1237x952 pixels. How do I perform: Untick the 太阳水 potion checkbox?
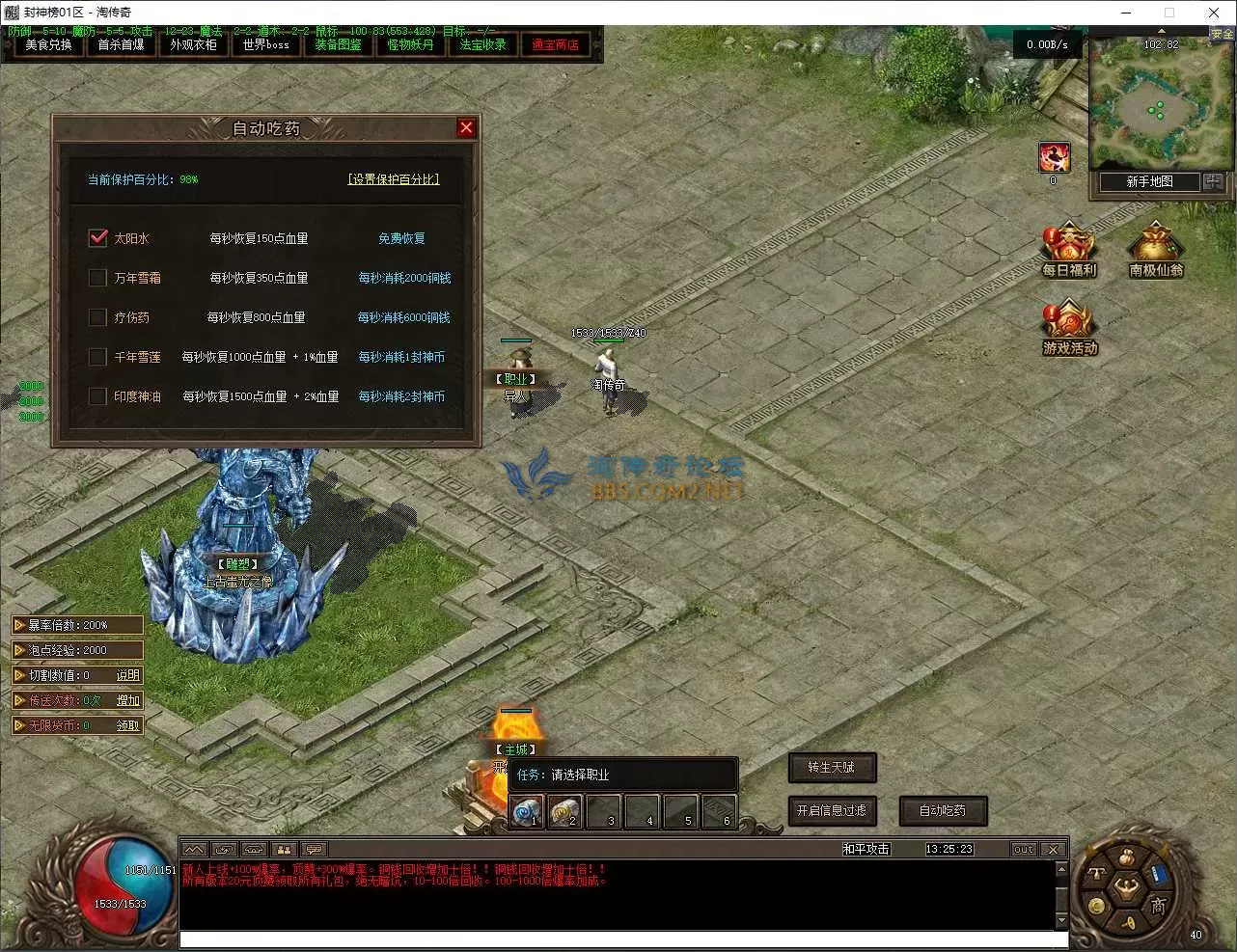[x=97, y=238]
